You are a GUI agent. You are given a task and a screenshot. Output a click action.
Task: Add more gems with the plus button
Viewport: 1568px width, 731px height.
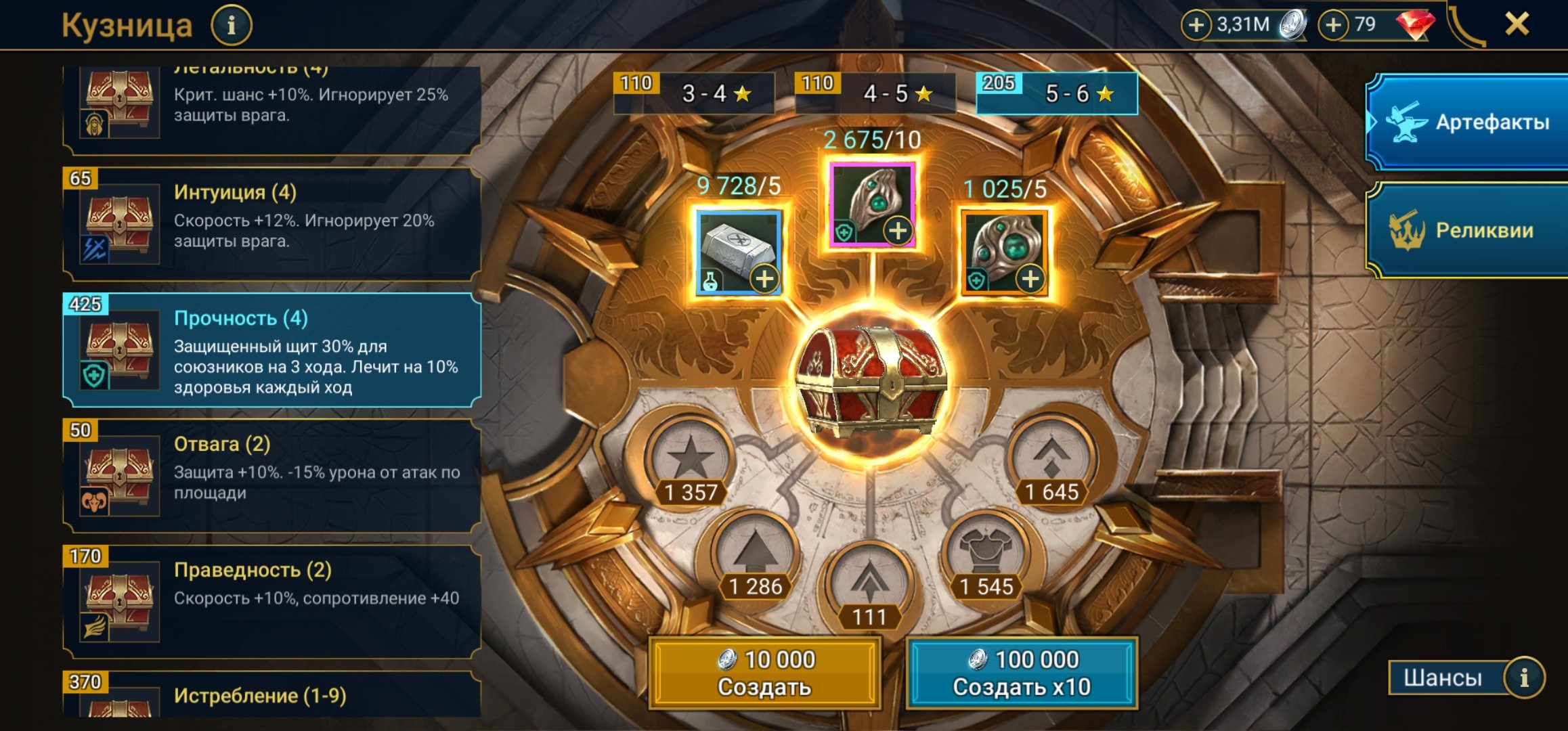tap(1332, 25)
